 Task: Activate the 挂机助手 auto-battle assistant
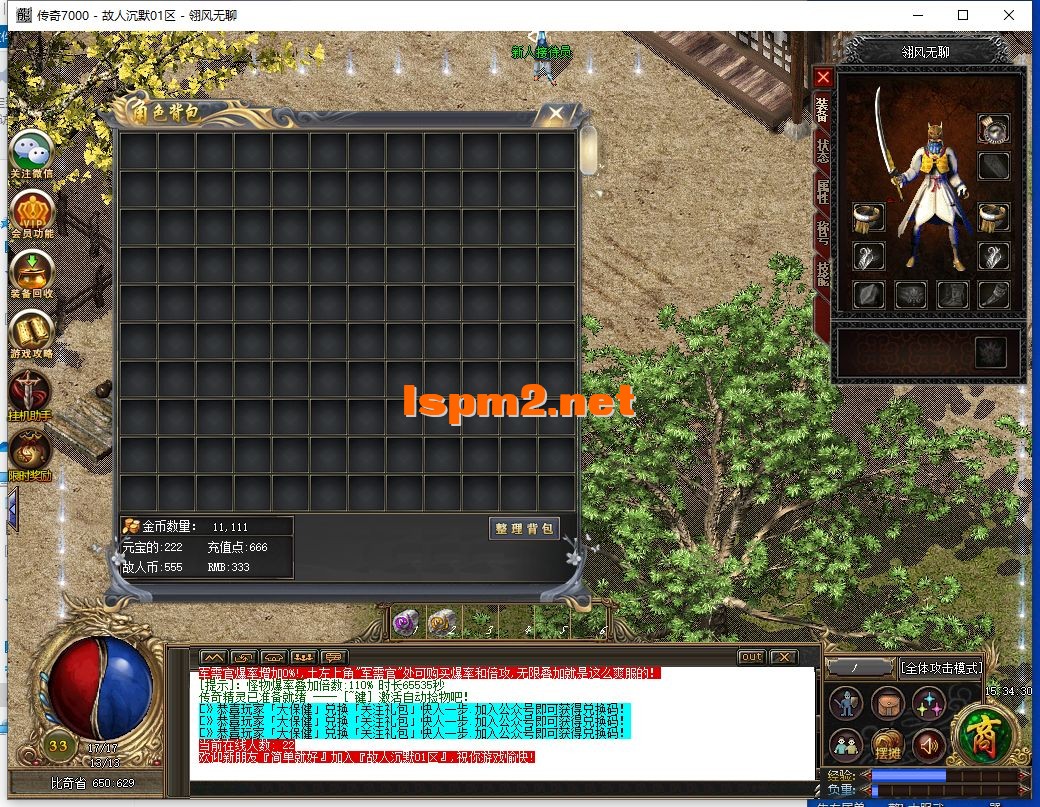click(x=31, y=393)
